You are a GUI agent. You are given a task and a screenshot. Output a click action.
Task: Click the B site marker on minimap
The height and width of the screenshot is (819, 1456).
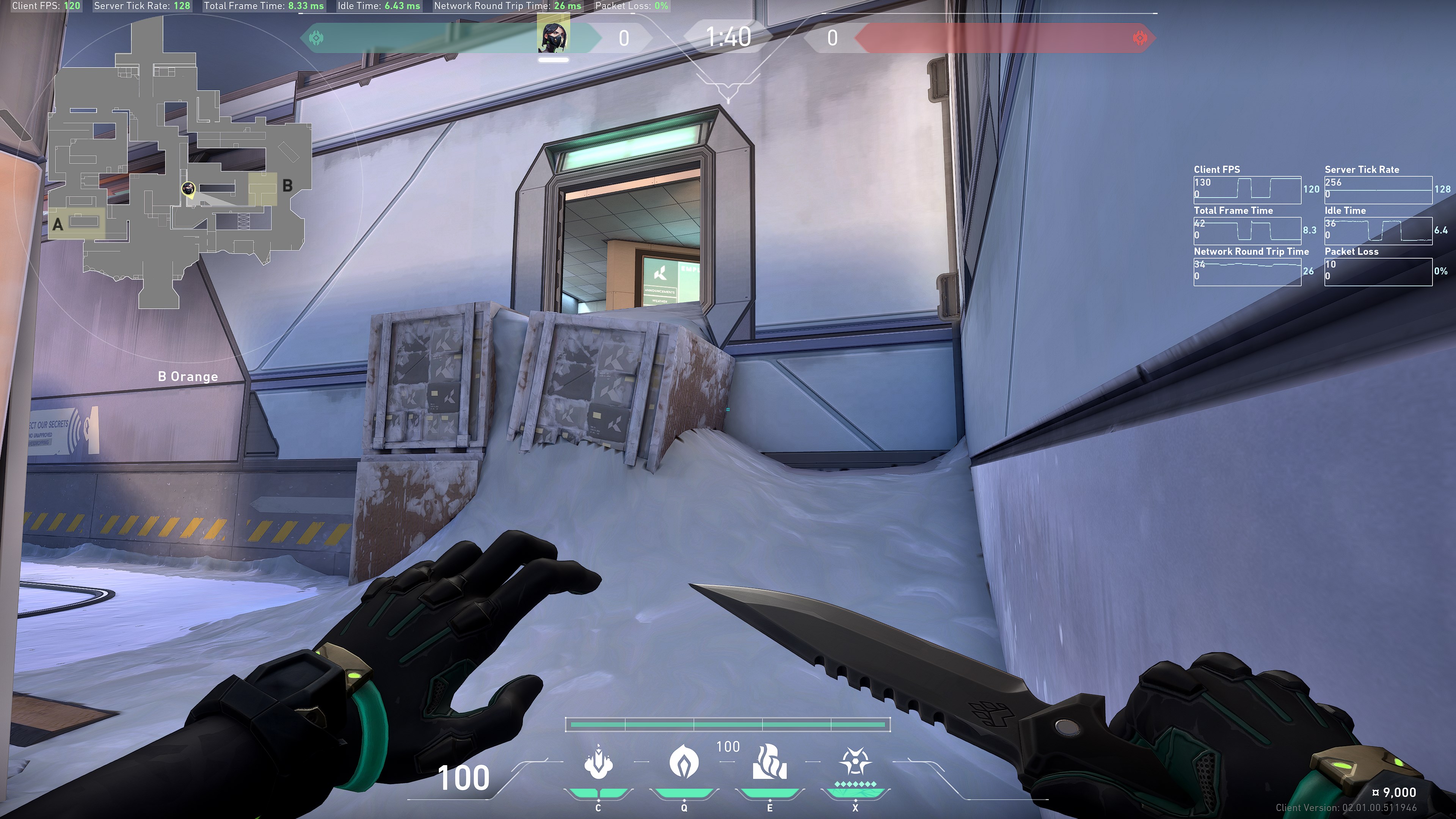pos(287,185)
